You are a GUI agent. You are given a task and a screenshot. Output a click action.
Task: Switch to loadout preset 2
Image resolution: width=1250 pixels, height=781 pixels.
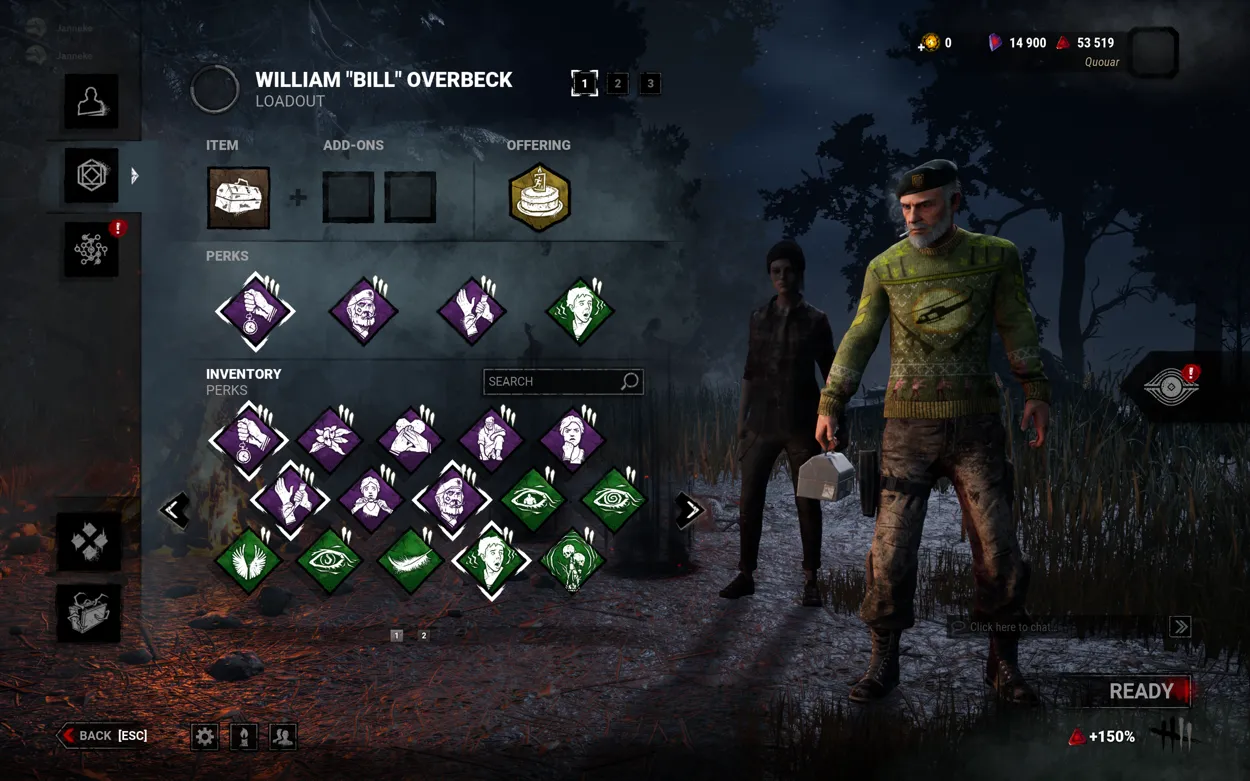617,84
